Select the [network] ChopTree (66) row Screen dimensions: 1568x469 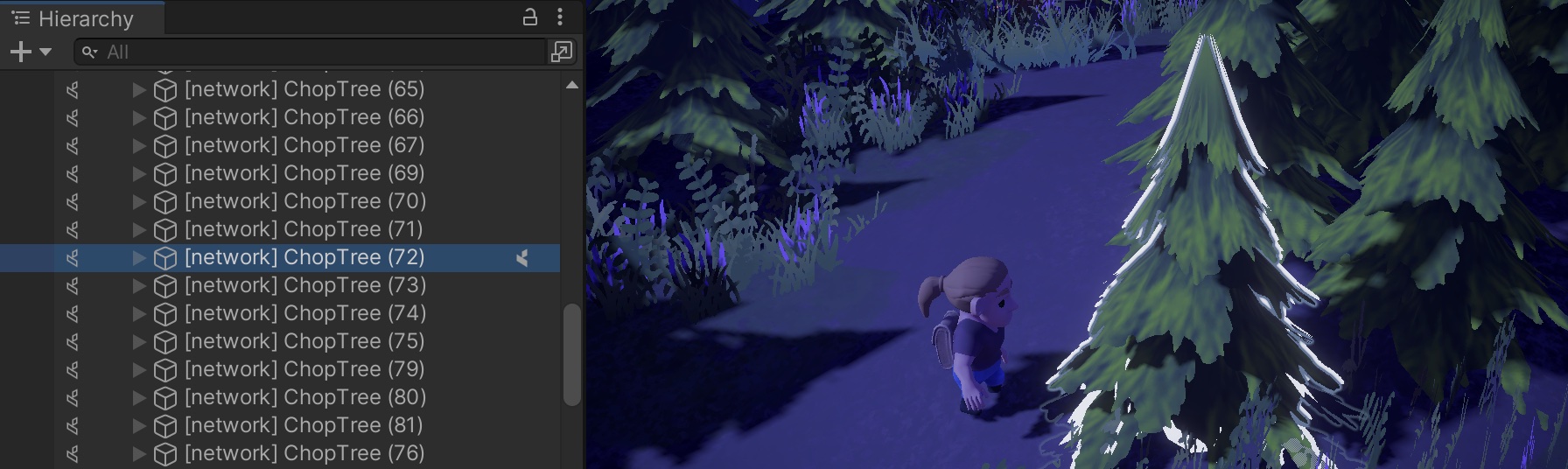click(x=304, y=117)
